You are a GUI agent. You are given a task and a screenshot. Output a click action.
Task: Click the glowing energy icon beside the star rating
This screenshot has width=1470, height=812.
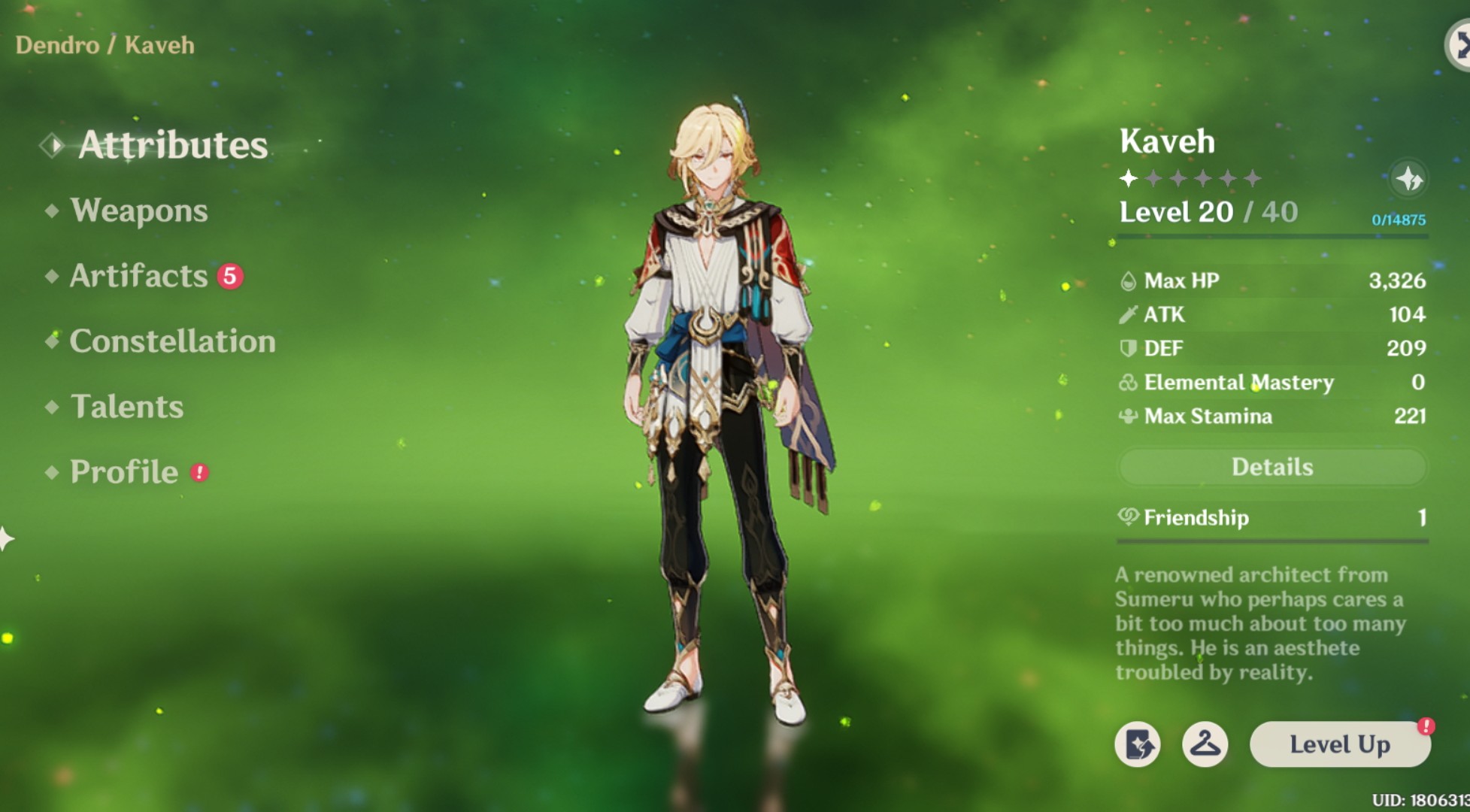[x=1409, y=178]
